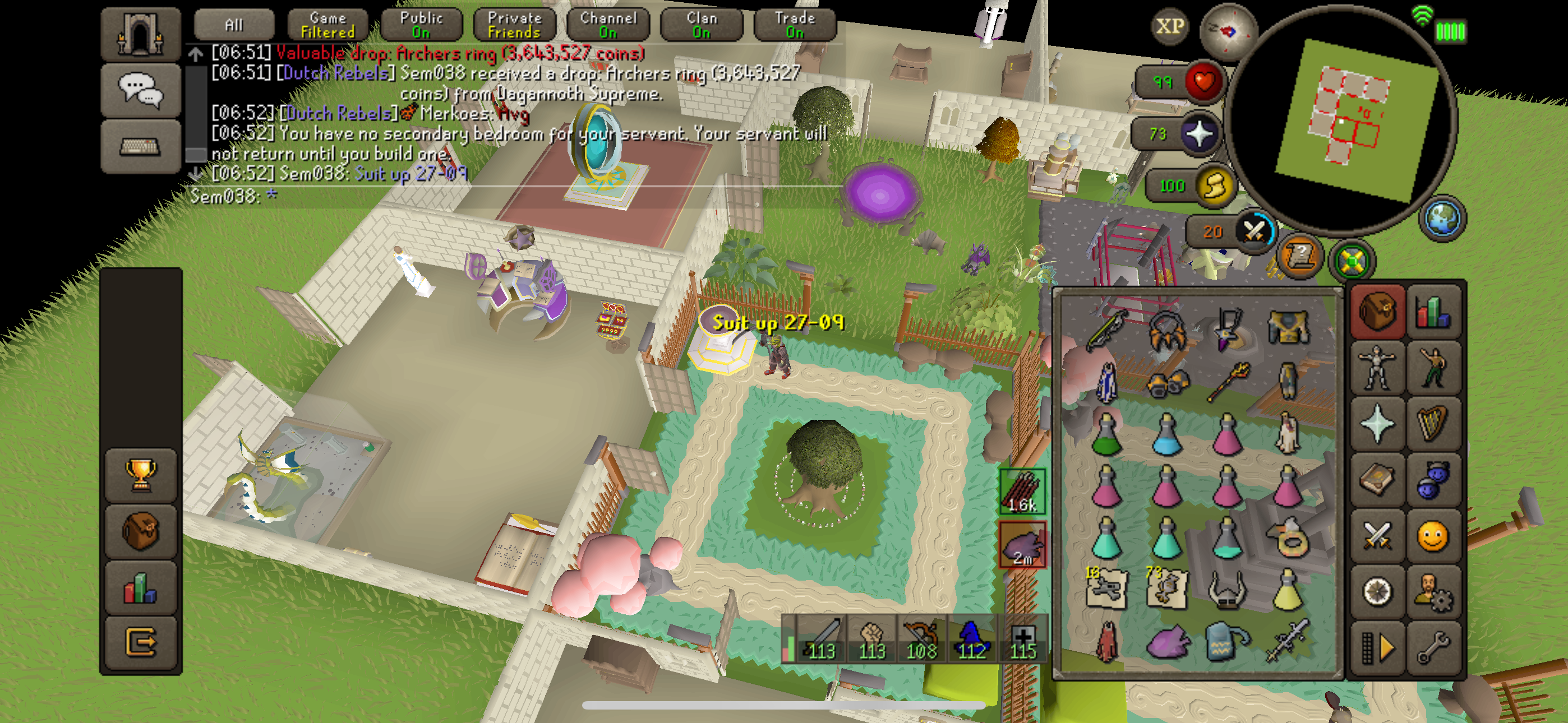This screenshot has height=723, width=1568.
Task: Open the world map globe
Action: tap(1441, 218)
